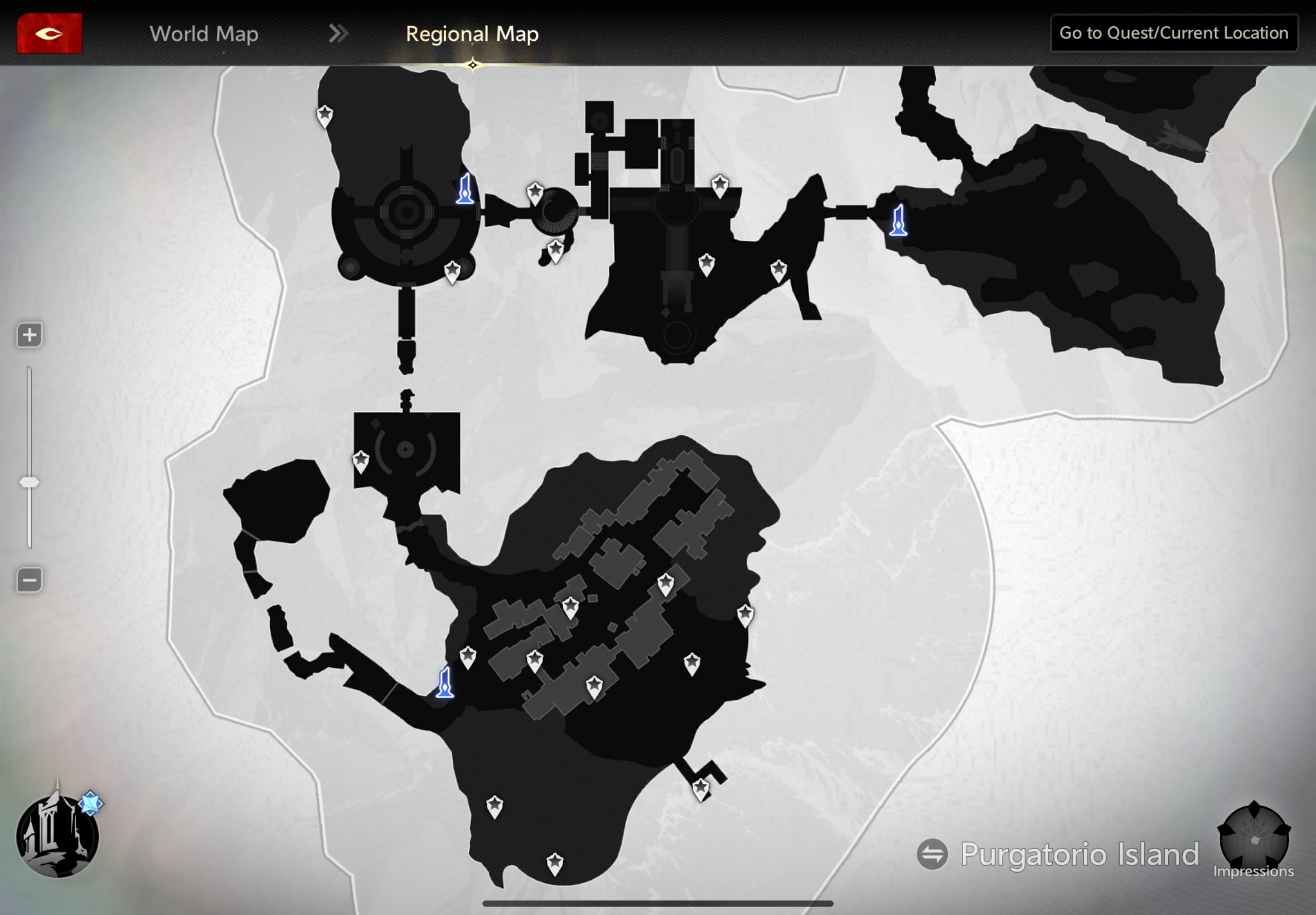Select the Regional Map tab
The height and width of the screenshot is (915, 1316).
(x=472, y=34)
